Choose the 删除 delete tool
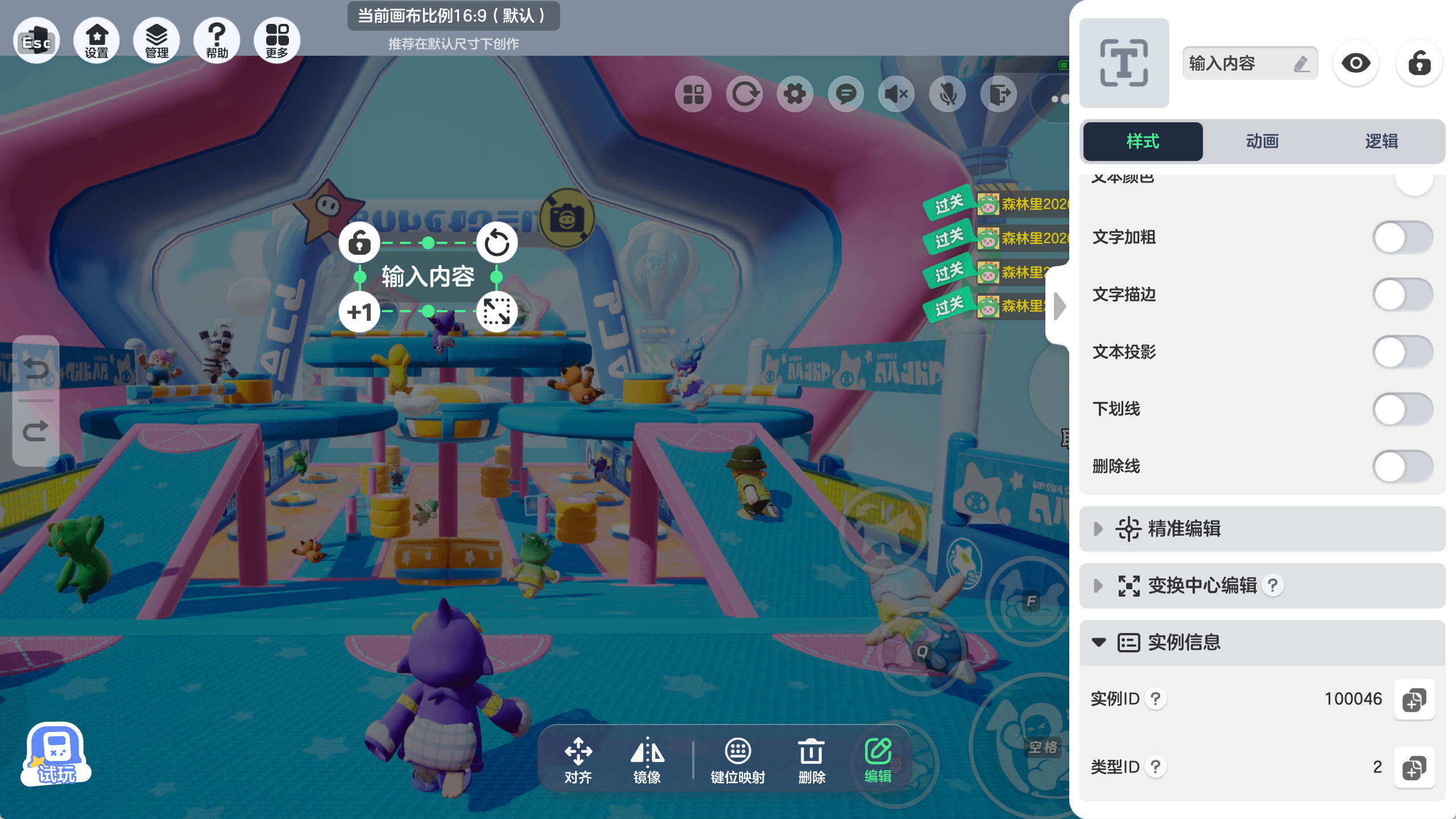This screenshot has height=819, width=1456. (811, 761)
